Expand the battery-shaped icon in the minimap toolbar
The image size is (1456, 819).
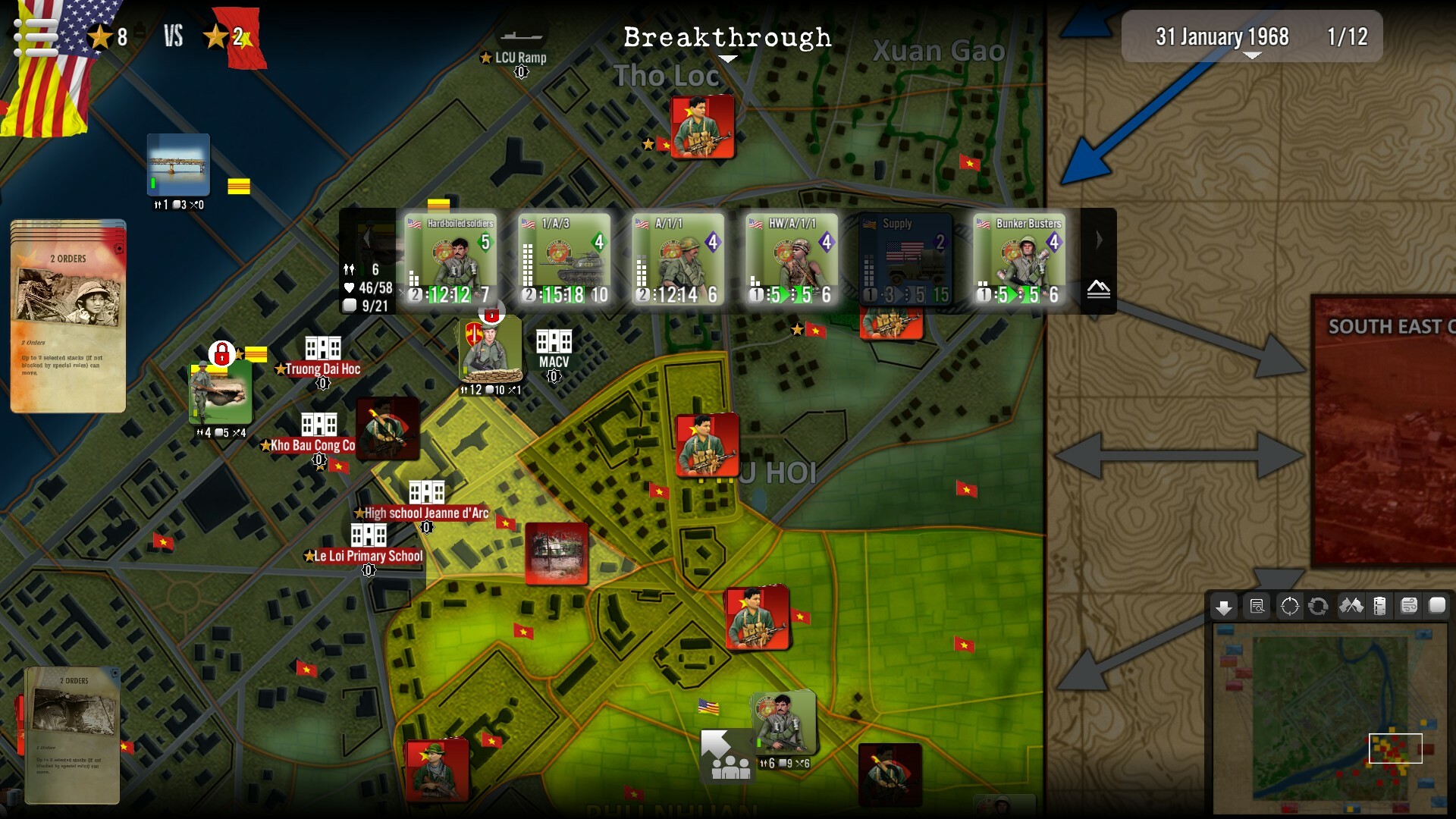(1379, 606)
